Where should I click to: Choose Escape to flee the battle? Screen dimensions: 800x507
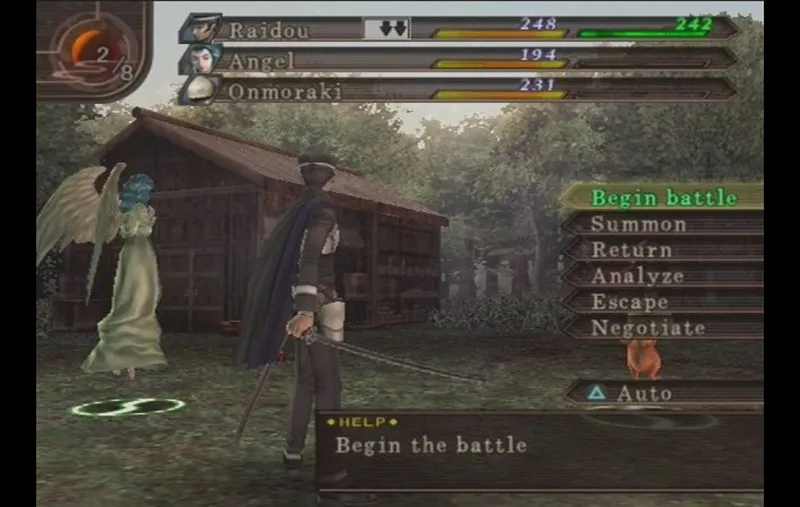point(661,302)
